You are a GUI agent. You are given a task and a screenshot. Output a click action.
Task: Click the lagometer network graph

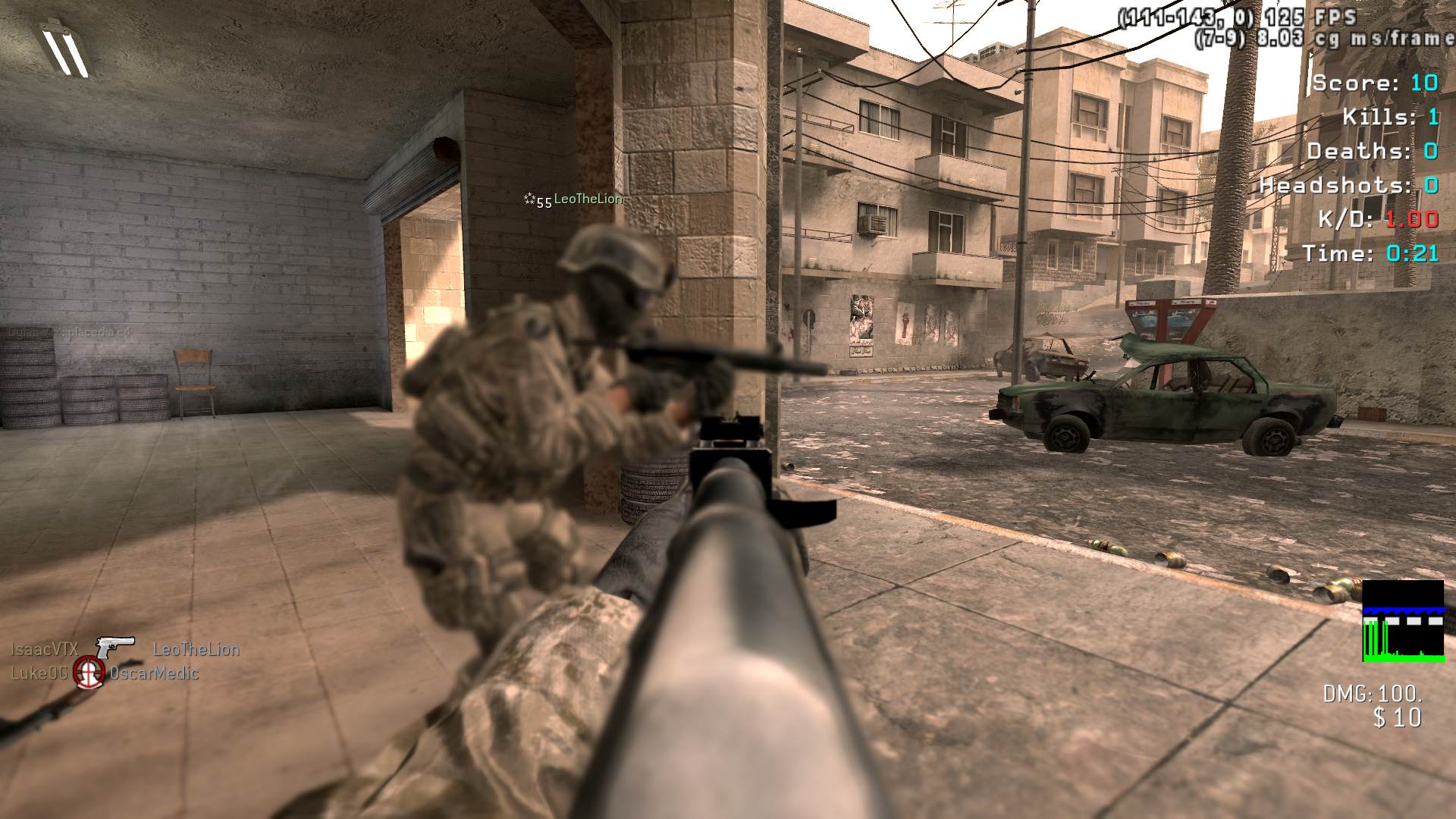click(1403, 621)
